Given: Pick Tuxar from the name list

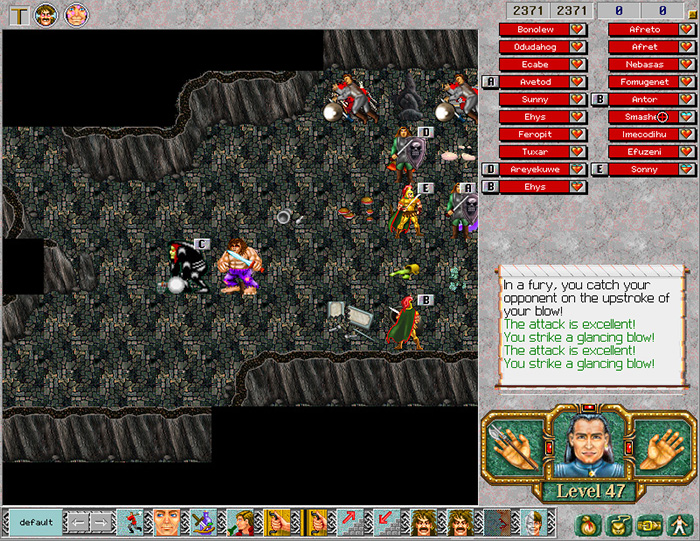Looking at the screenshot, I should (x=535, y=152).
